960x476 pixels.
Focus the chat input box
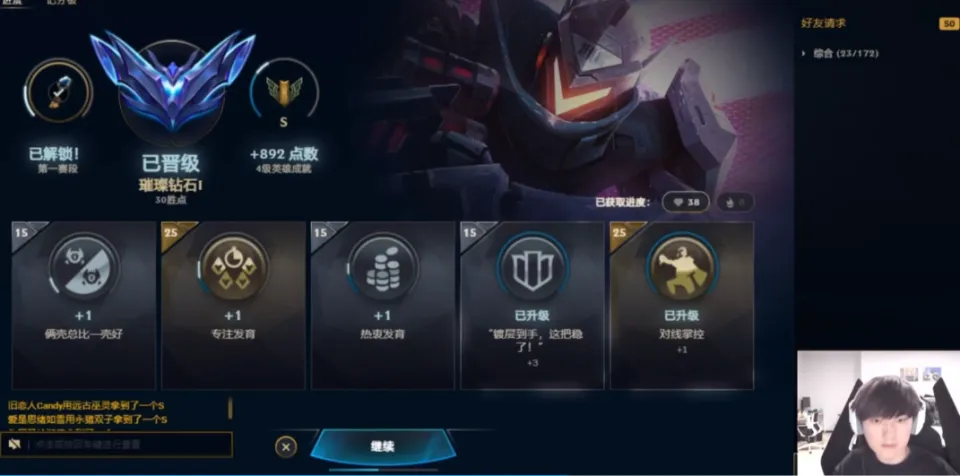click(x=128, y=444)
